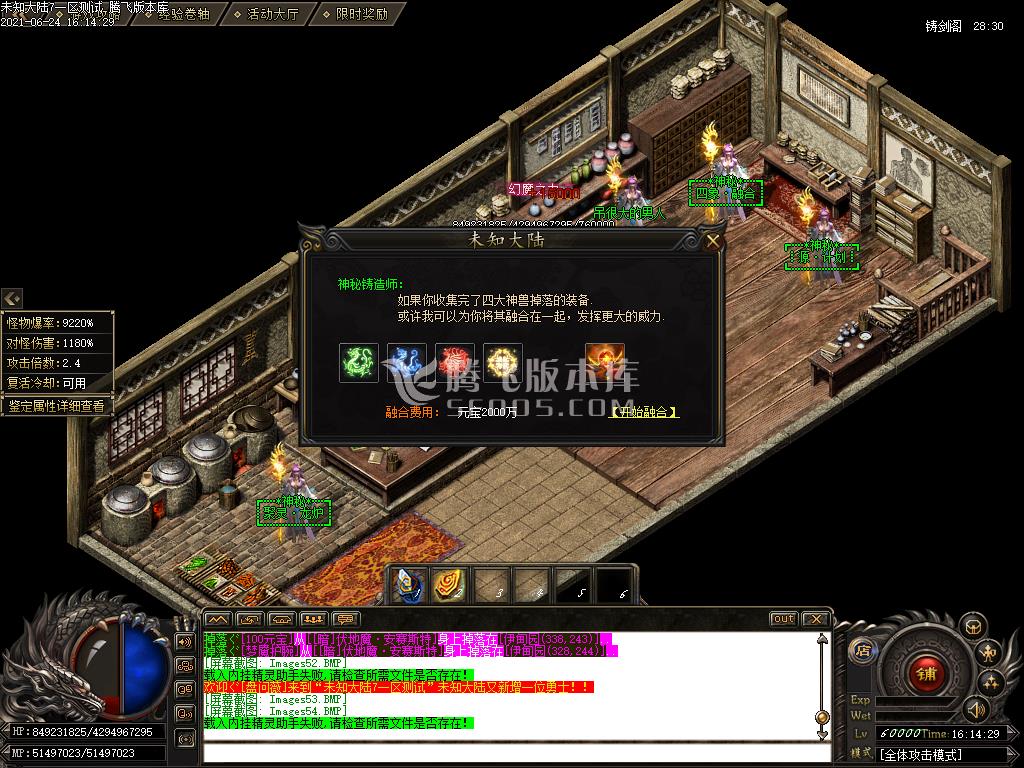Close the 未知大陆 fusion dialog
Screen dimensions: 1024x768
point(712,241)
